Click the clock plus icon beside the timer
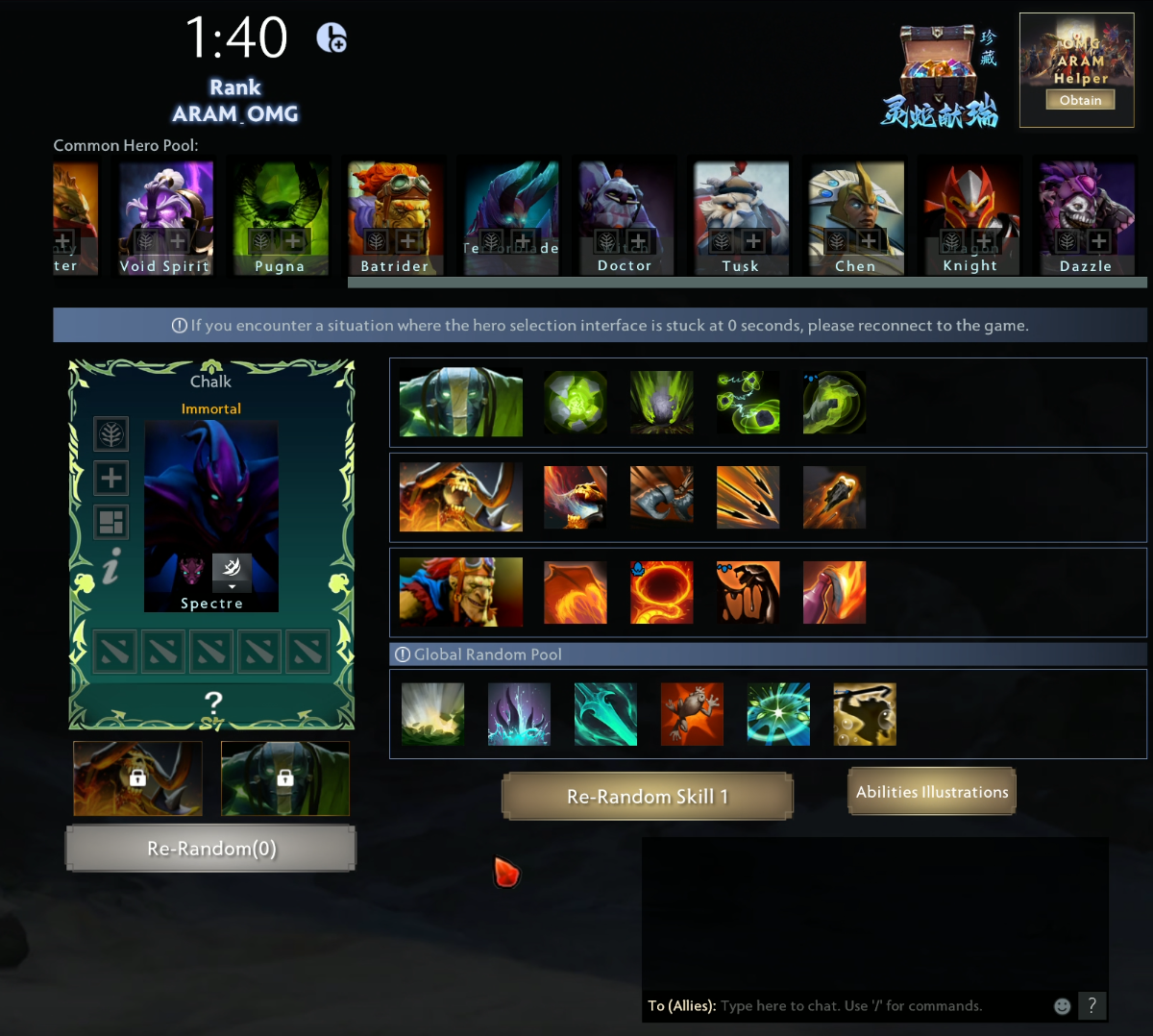The height and width of the screenshot is (1036, 1153). [331, 37]
